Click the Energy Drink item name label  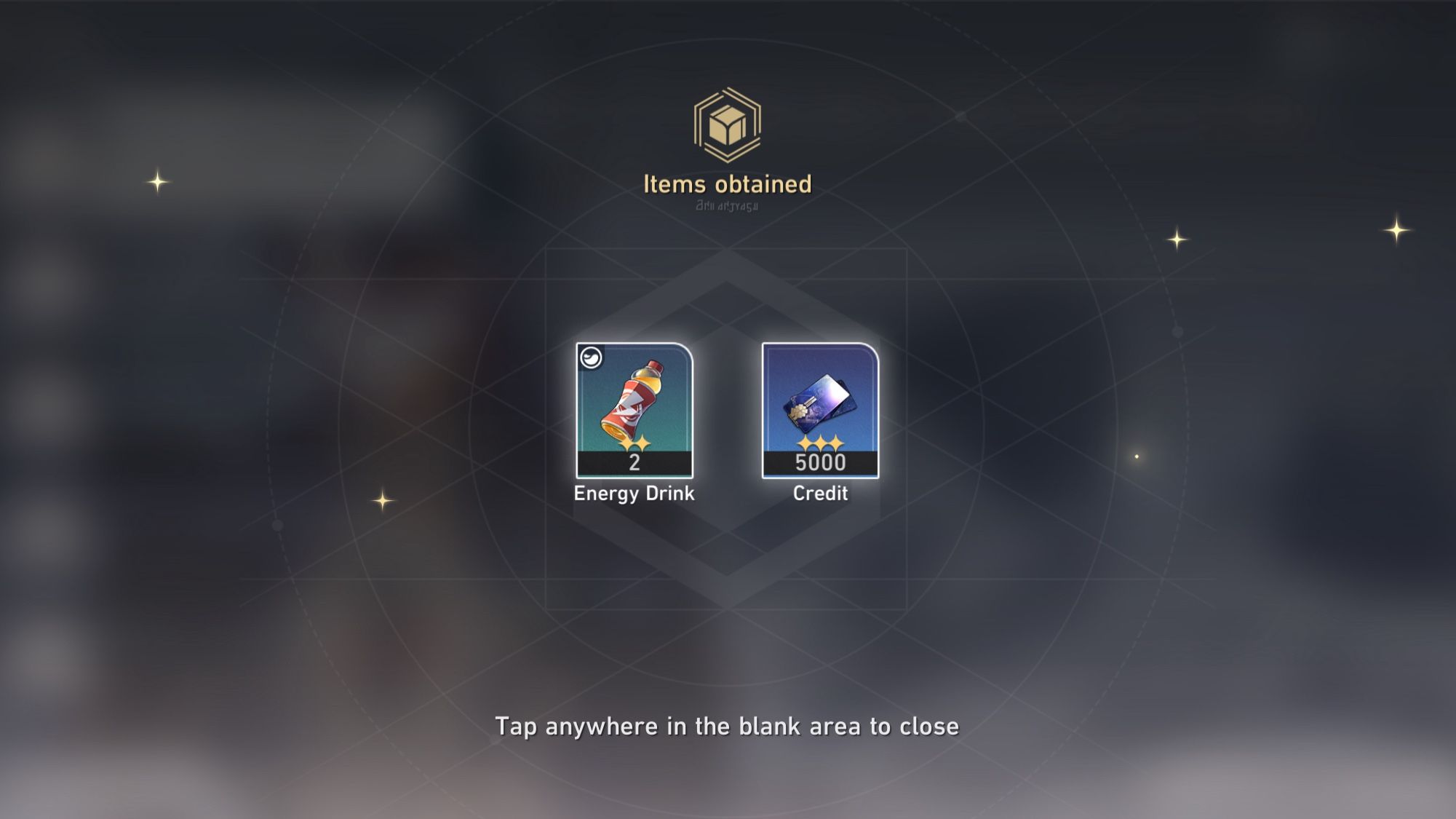coord(634,494)
